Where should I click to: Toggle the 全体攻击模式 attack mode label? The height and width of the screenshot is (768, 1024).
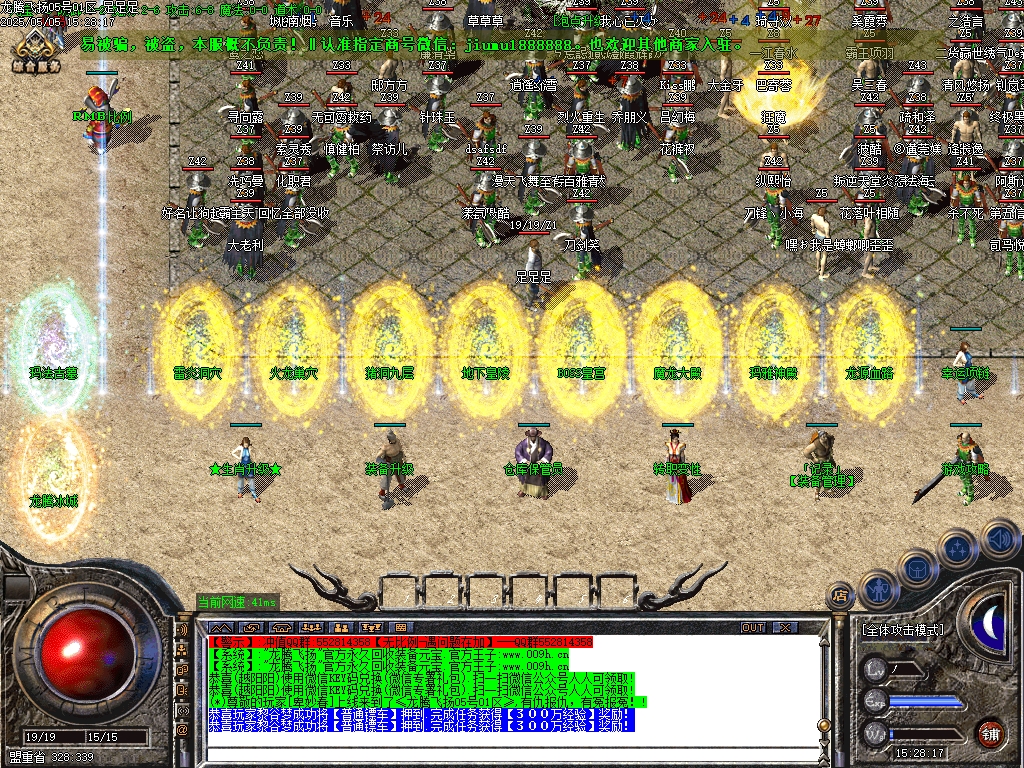coord(901,631)
